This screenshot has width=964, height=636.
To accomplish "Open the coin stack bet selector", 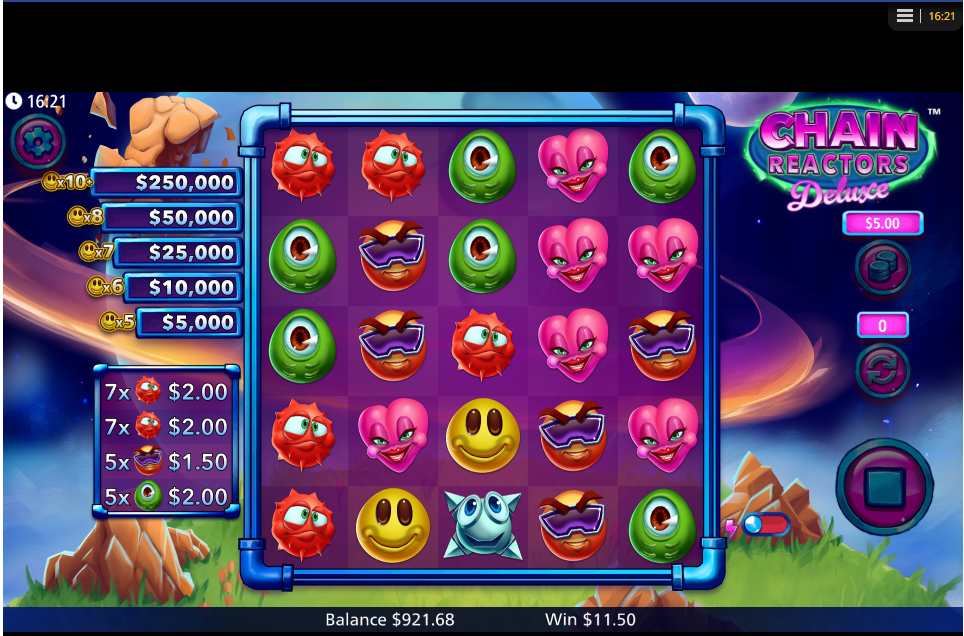I will [882, 267].
